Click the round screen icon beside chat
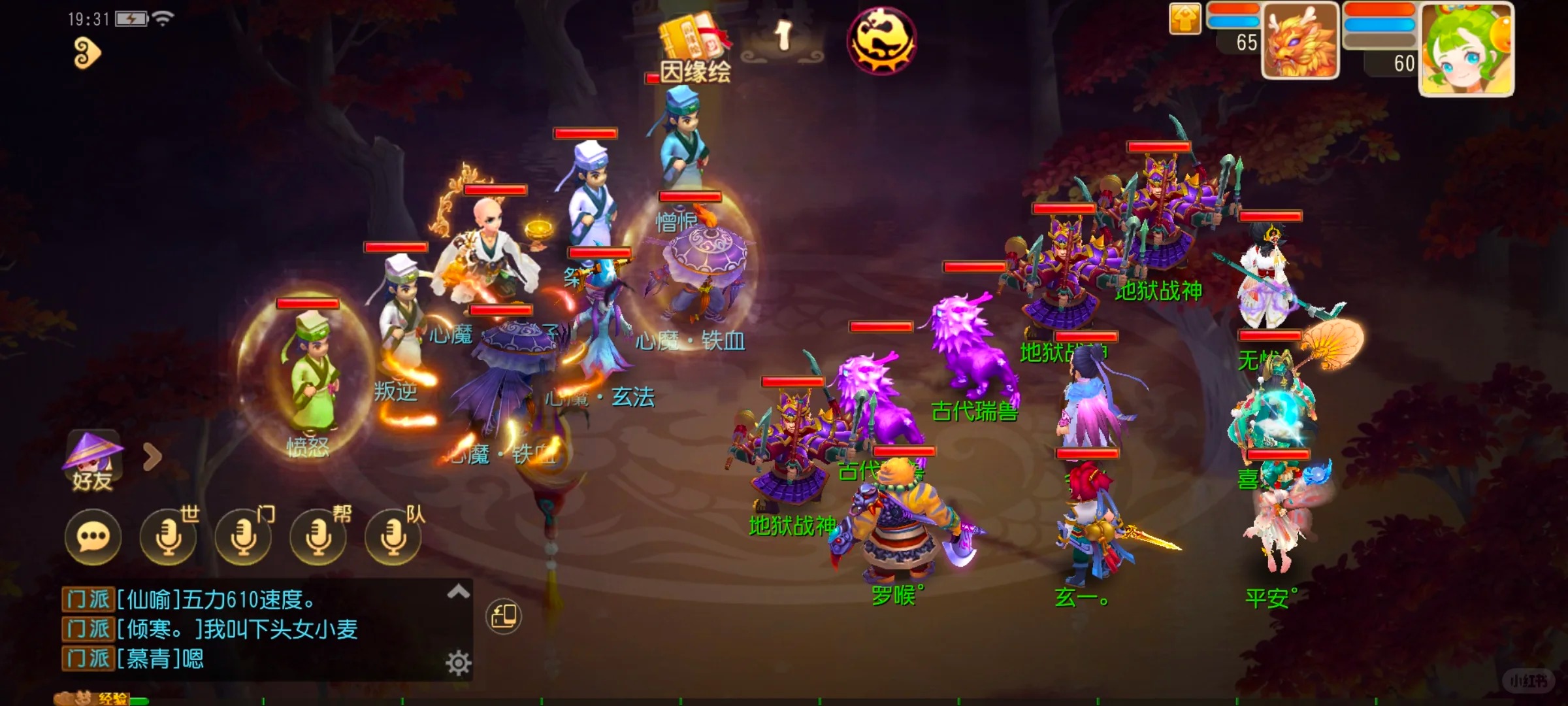This screenshot has width=1568, height=706. [504, 616]
